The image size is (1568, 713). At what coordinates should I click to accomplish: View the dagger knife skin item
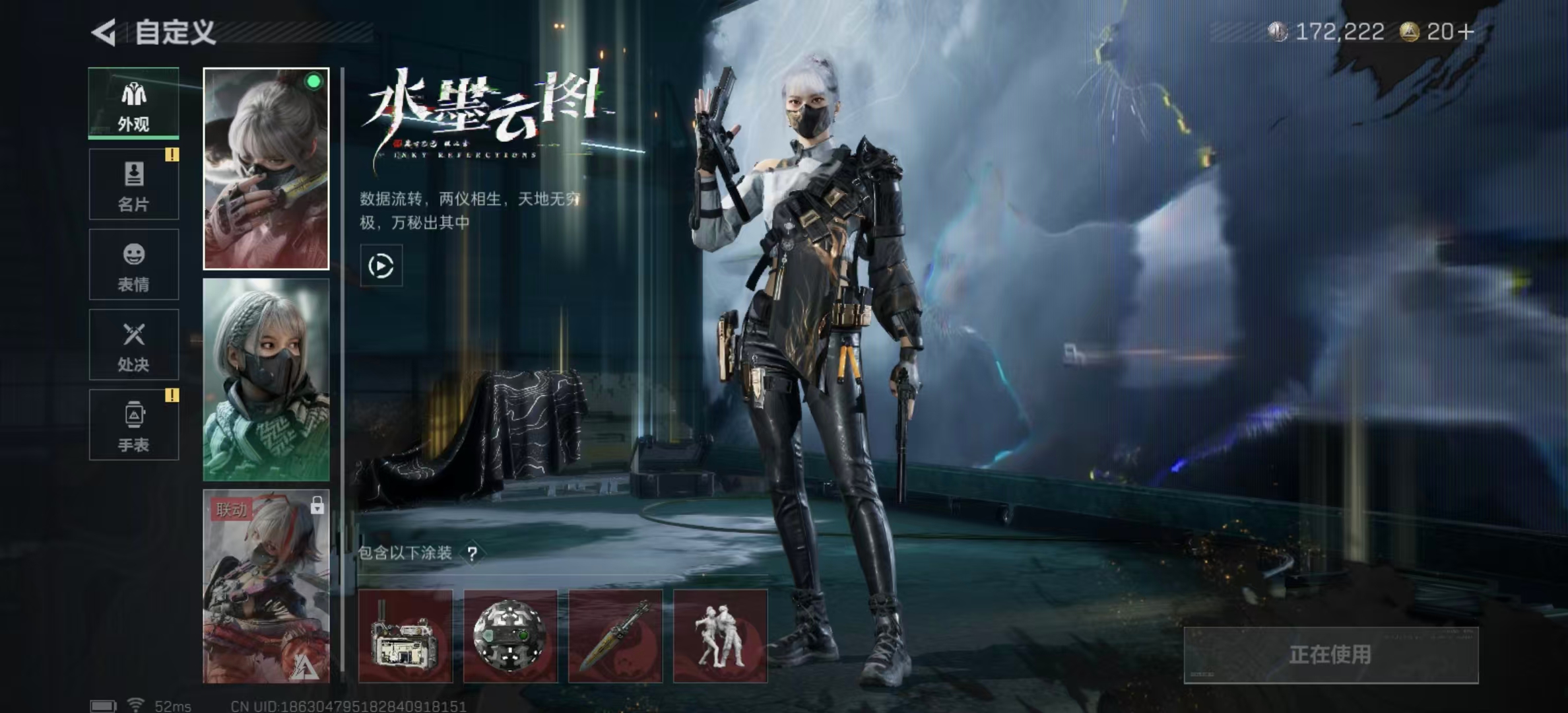point(615,636)
